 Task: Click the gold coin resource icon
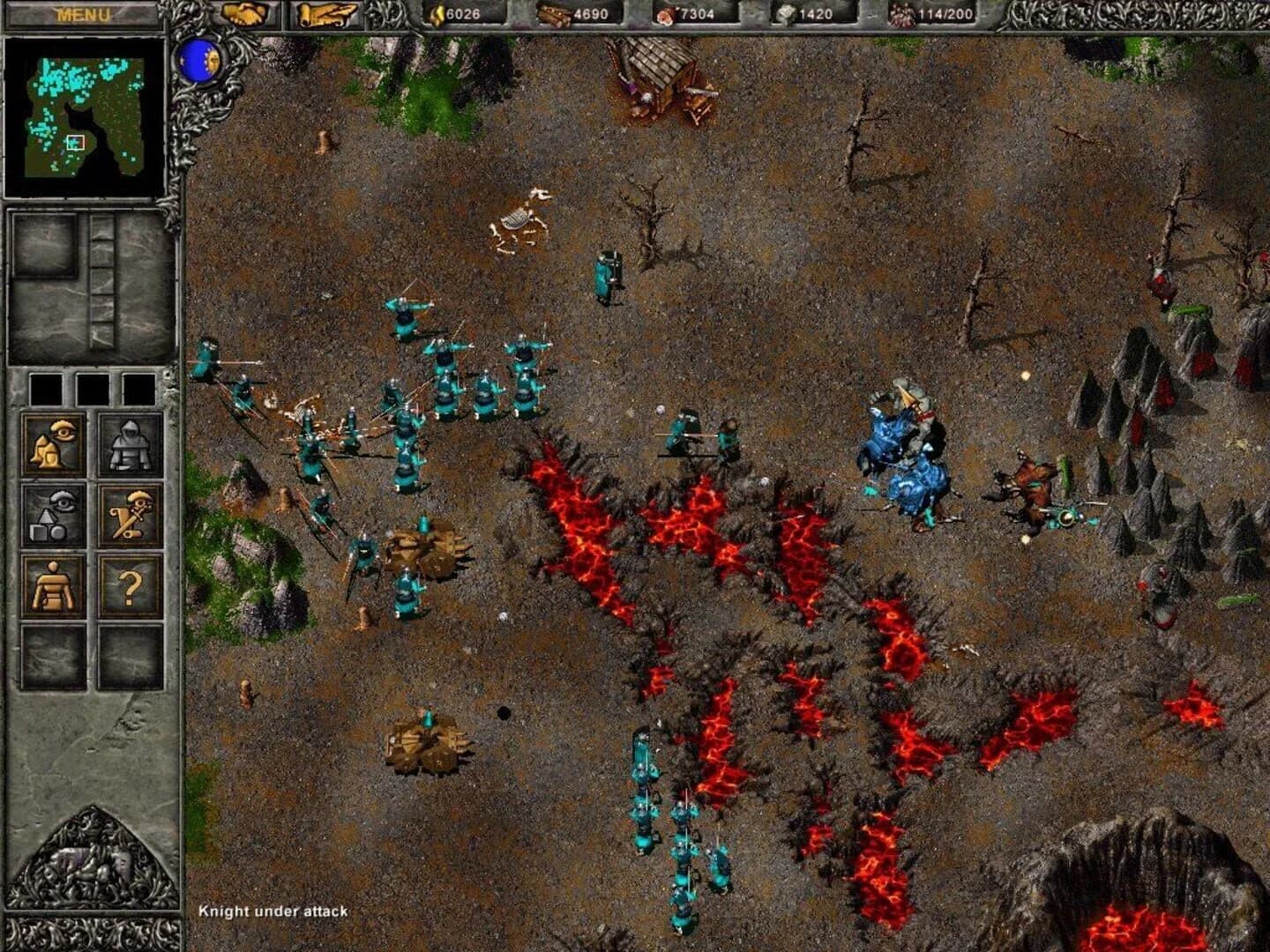[436, 14]
